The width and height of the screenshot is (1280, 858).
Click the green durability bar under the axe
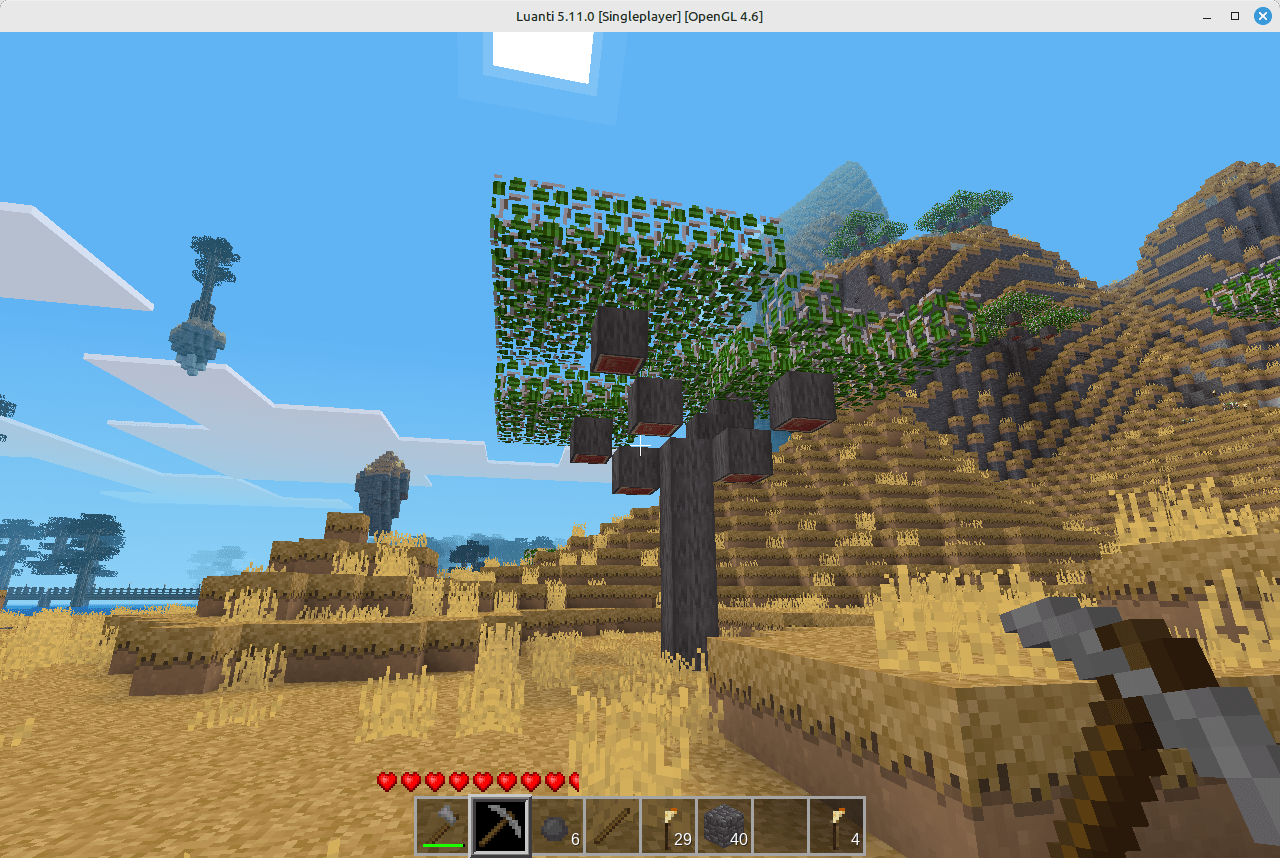442,845
